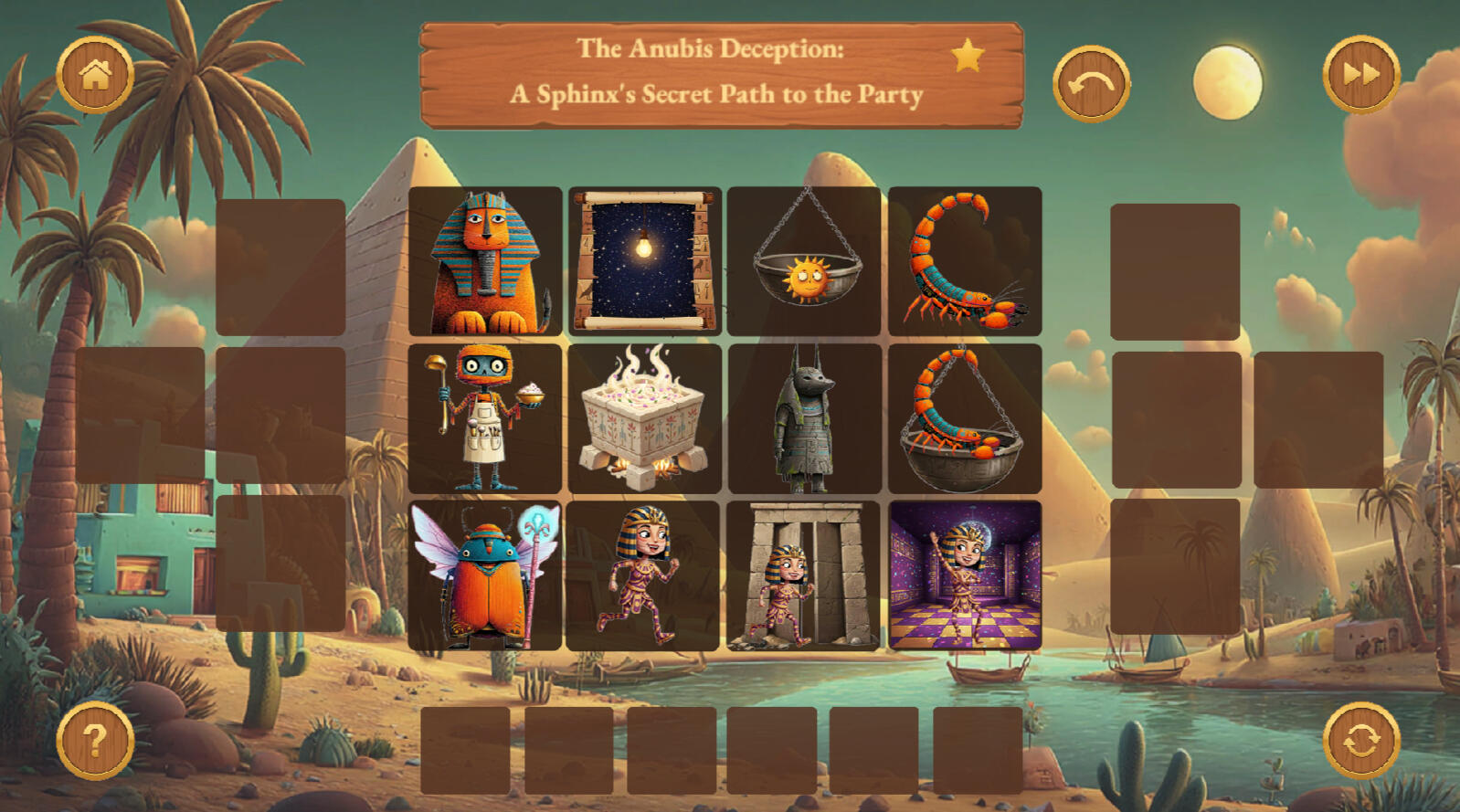This screenshot has height=812, width=1460.
Task: Choose the purple disco dance party tile
Action: 965,575
